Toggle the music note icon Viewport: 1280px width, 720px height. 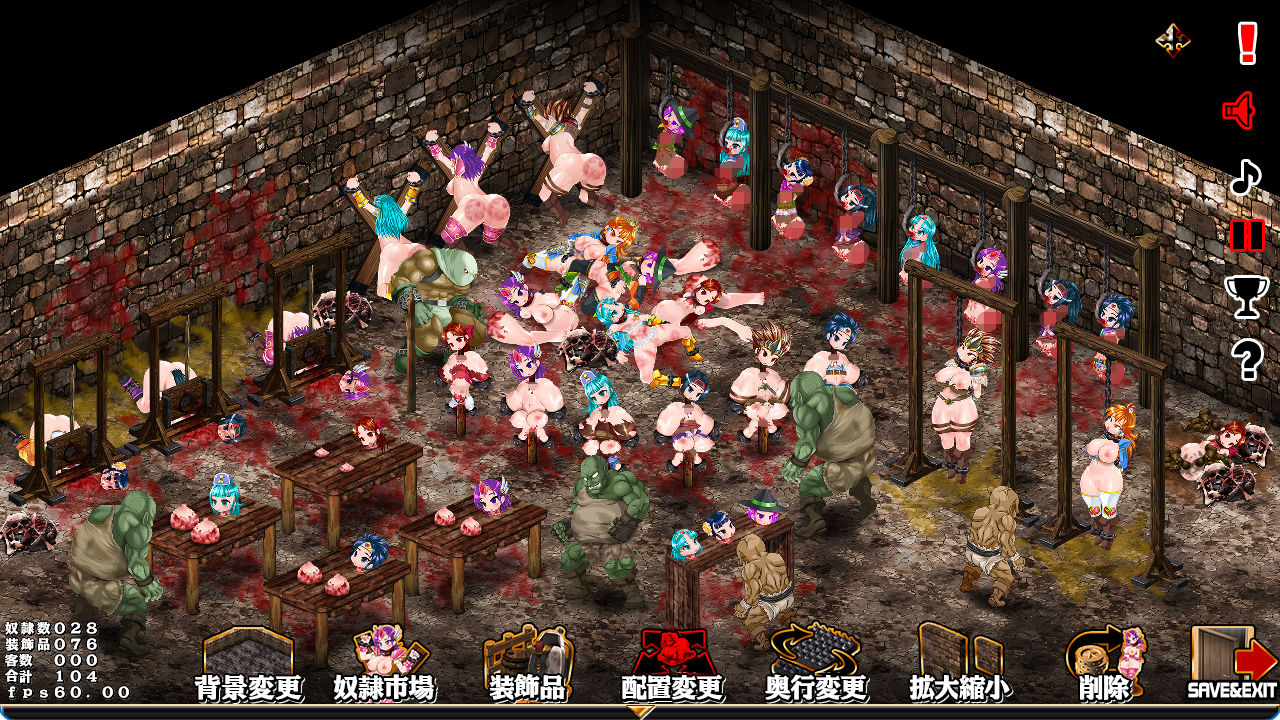(1245, 177)
